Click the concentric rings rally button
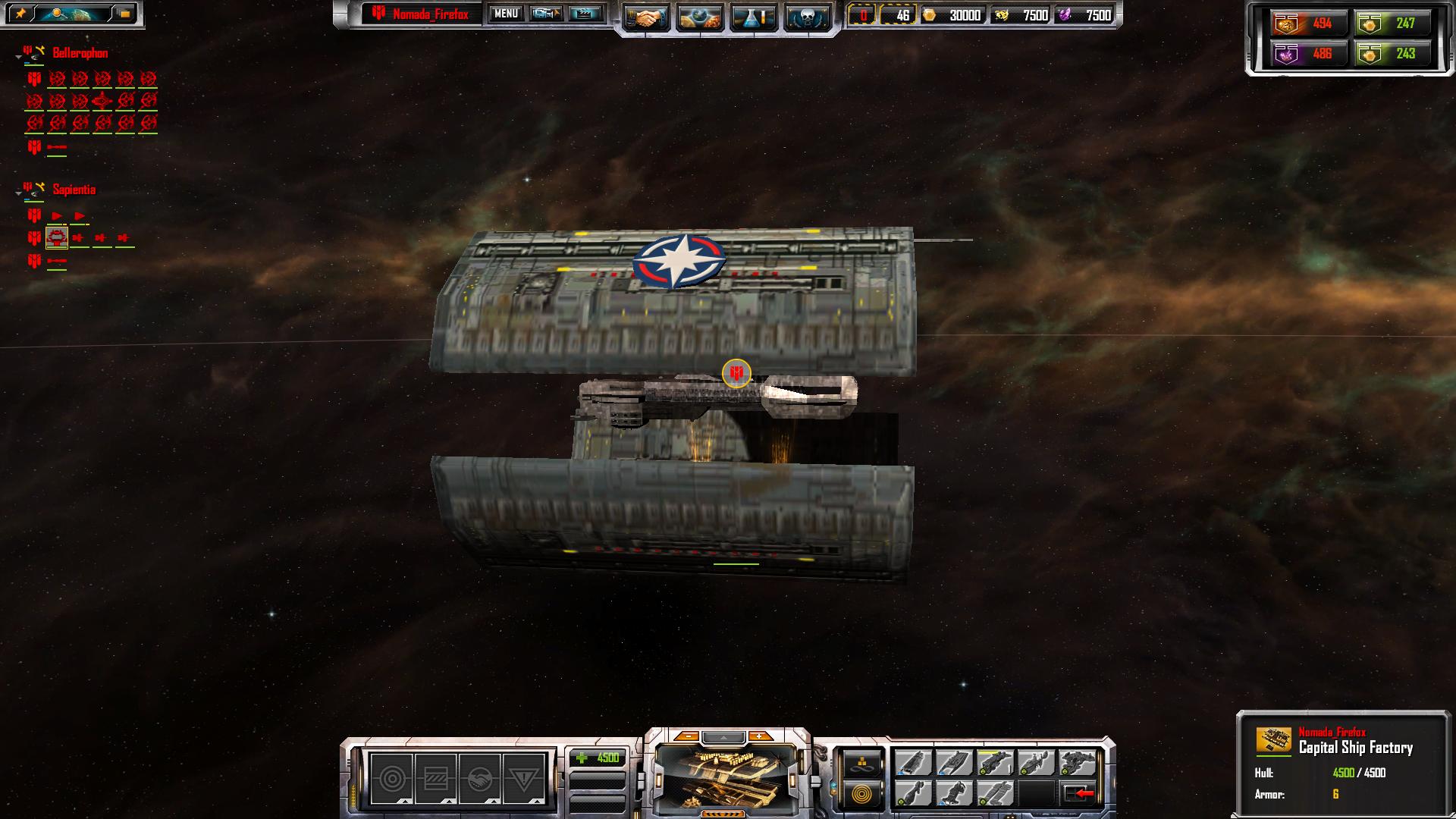 coord(861,793)
